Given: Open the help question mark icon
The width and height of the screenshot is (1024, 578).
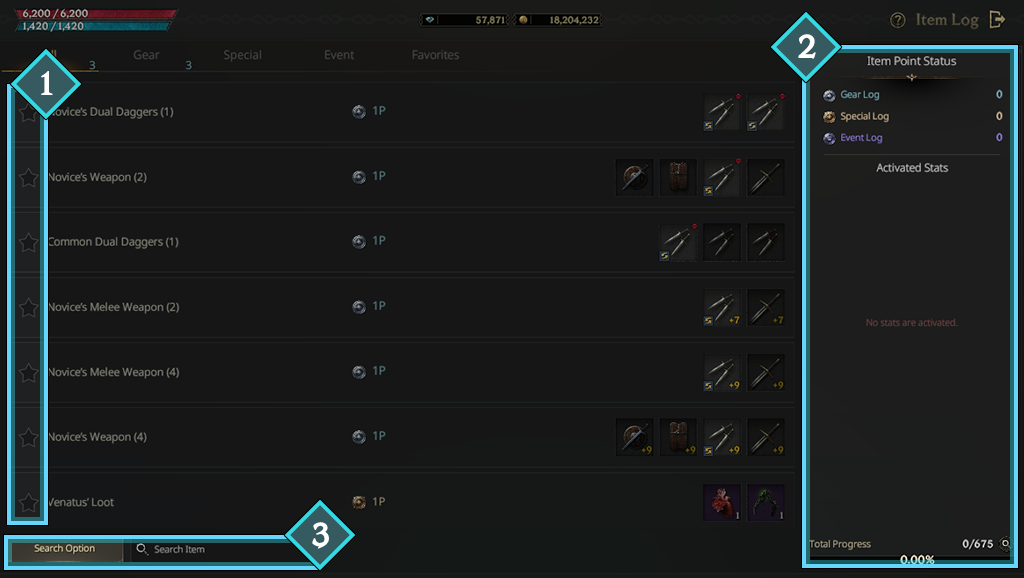Looking at the screenshot, I should [x=897, y=20].
